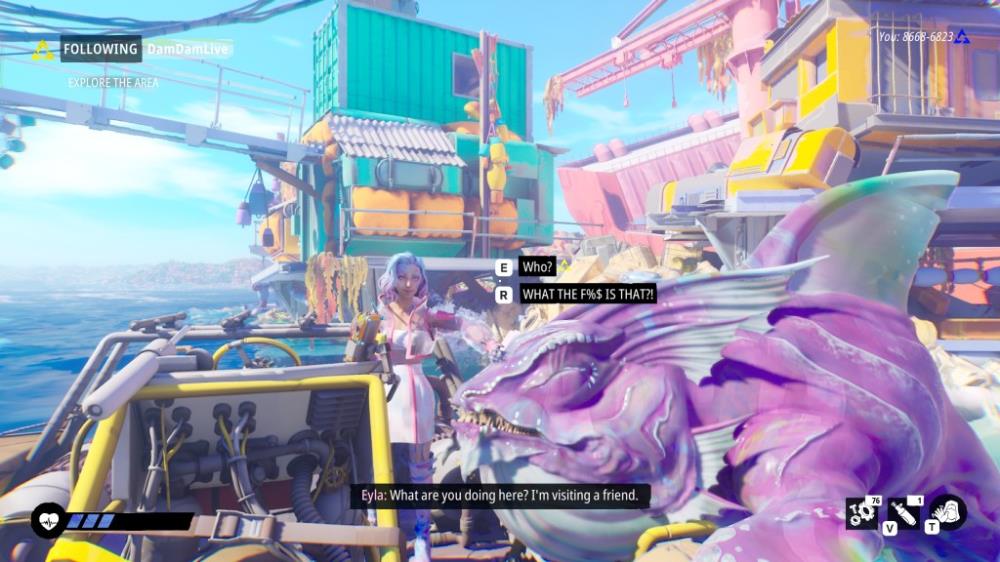Choose the "Who?" dialogue reply

[538, 268]
